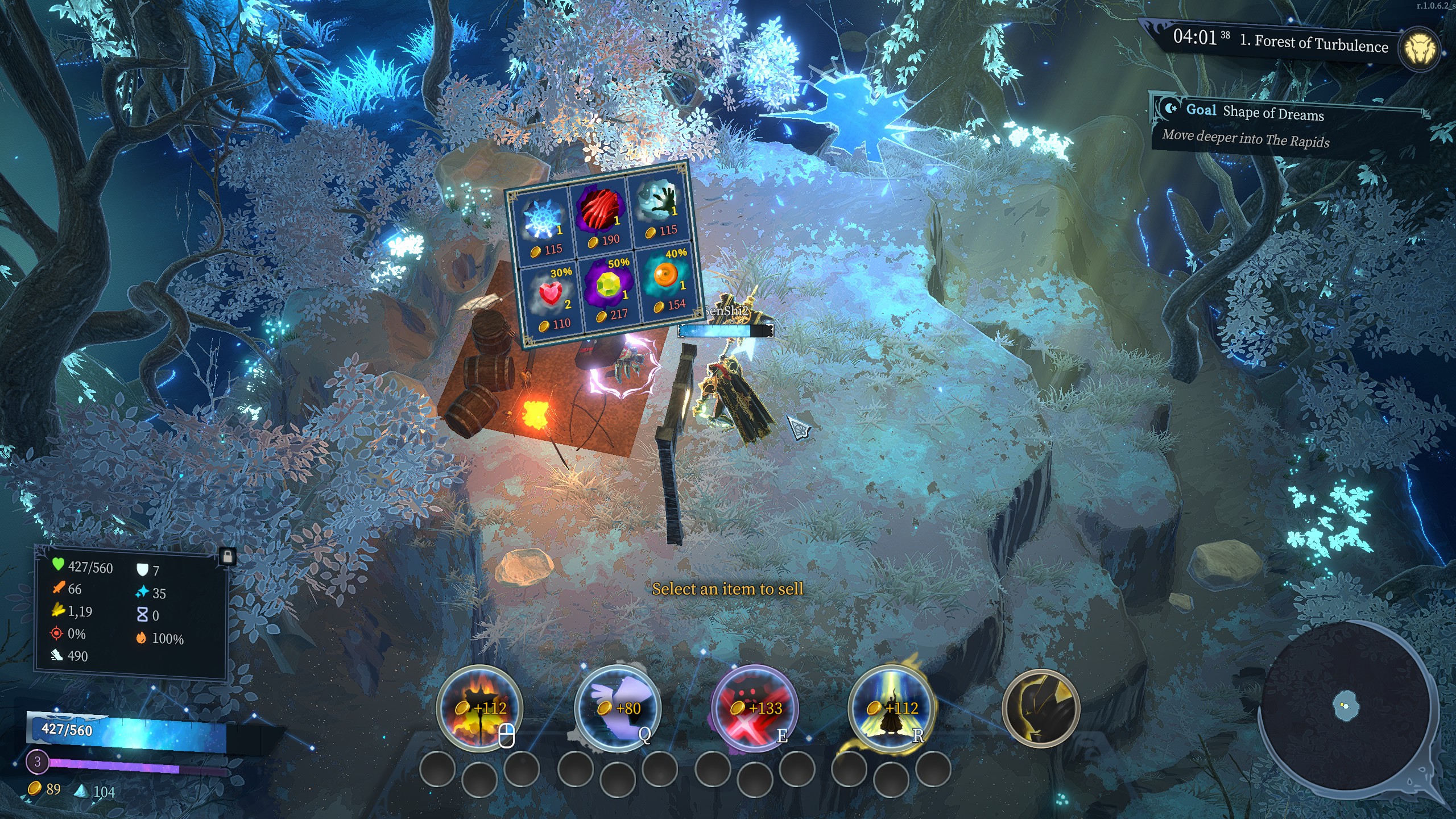Click the golden hooded character portrait ability
Screen dimensions: 1456x819
click(x=1040, y=708)
